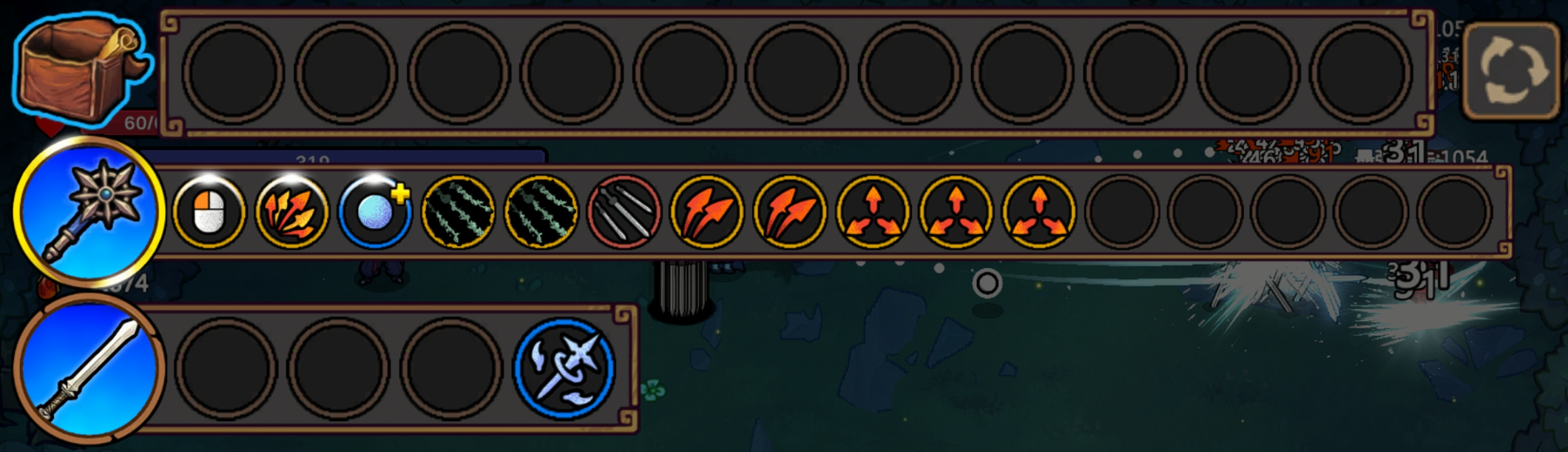Choose the orange arrow burst spell
1568x452 pixels.
291,212
